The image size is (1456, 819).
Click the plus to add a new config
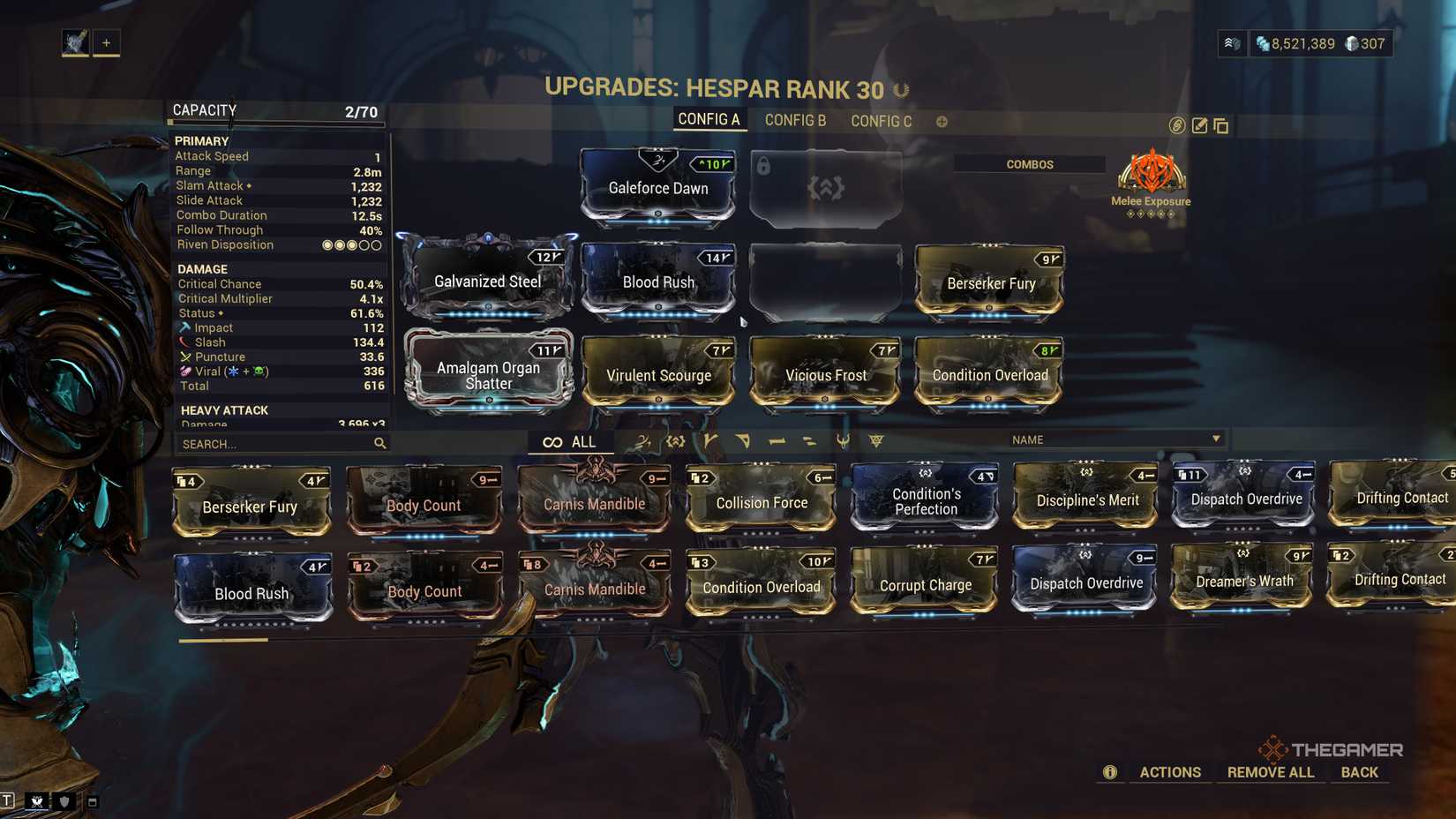[x=942, y=121]
